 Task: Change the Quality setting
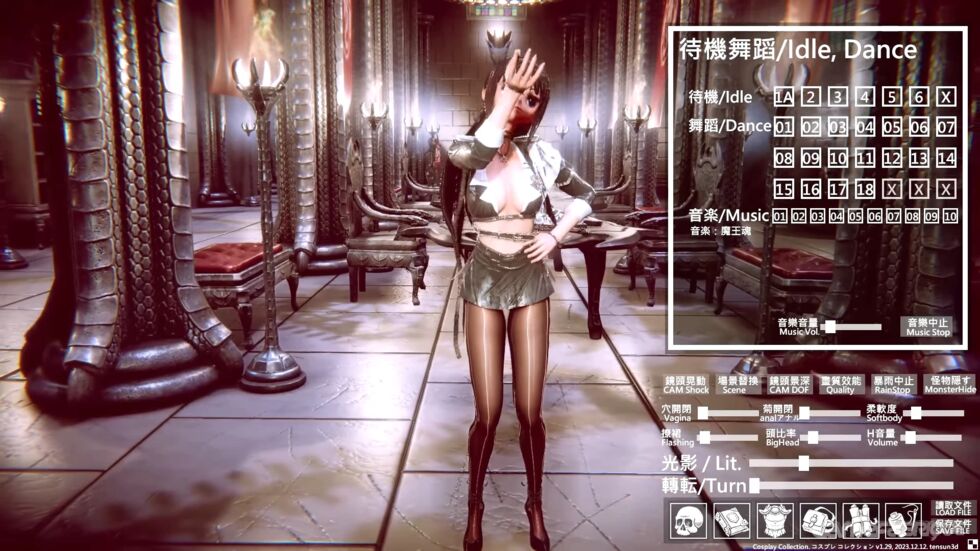tap(840, 385)
